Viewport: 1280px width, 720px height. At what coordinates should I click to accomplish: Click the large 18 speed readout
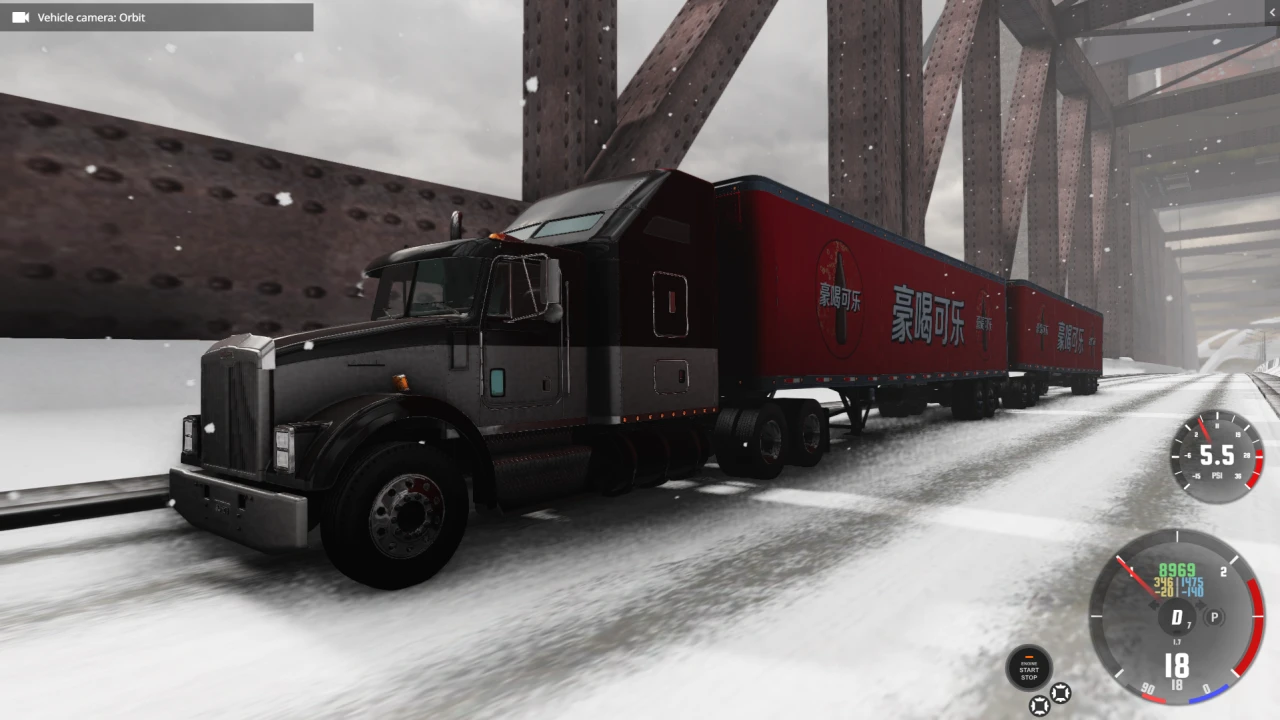pos(1177,665)
